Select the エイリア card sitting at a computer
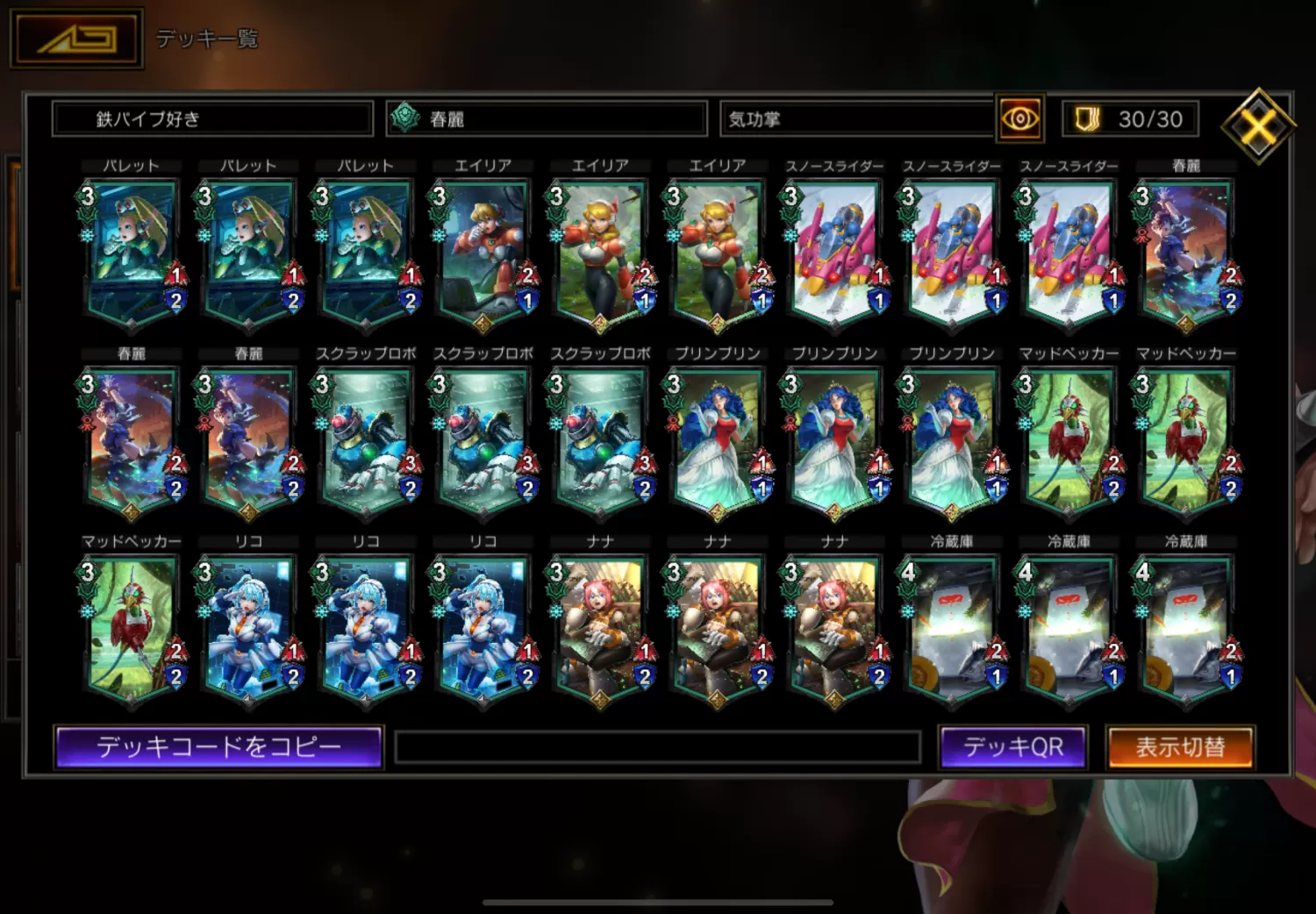 pyautogui.click(x=483, y=254)
